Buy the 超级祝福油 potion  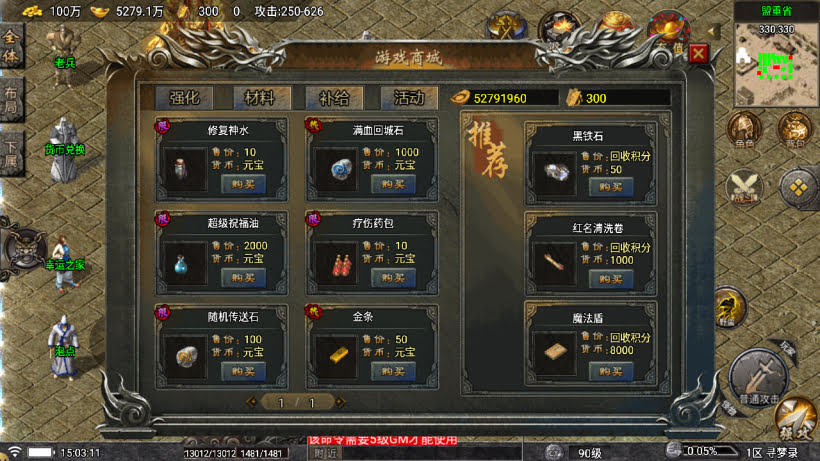click(x=243, y=277)
